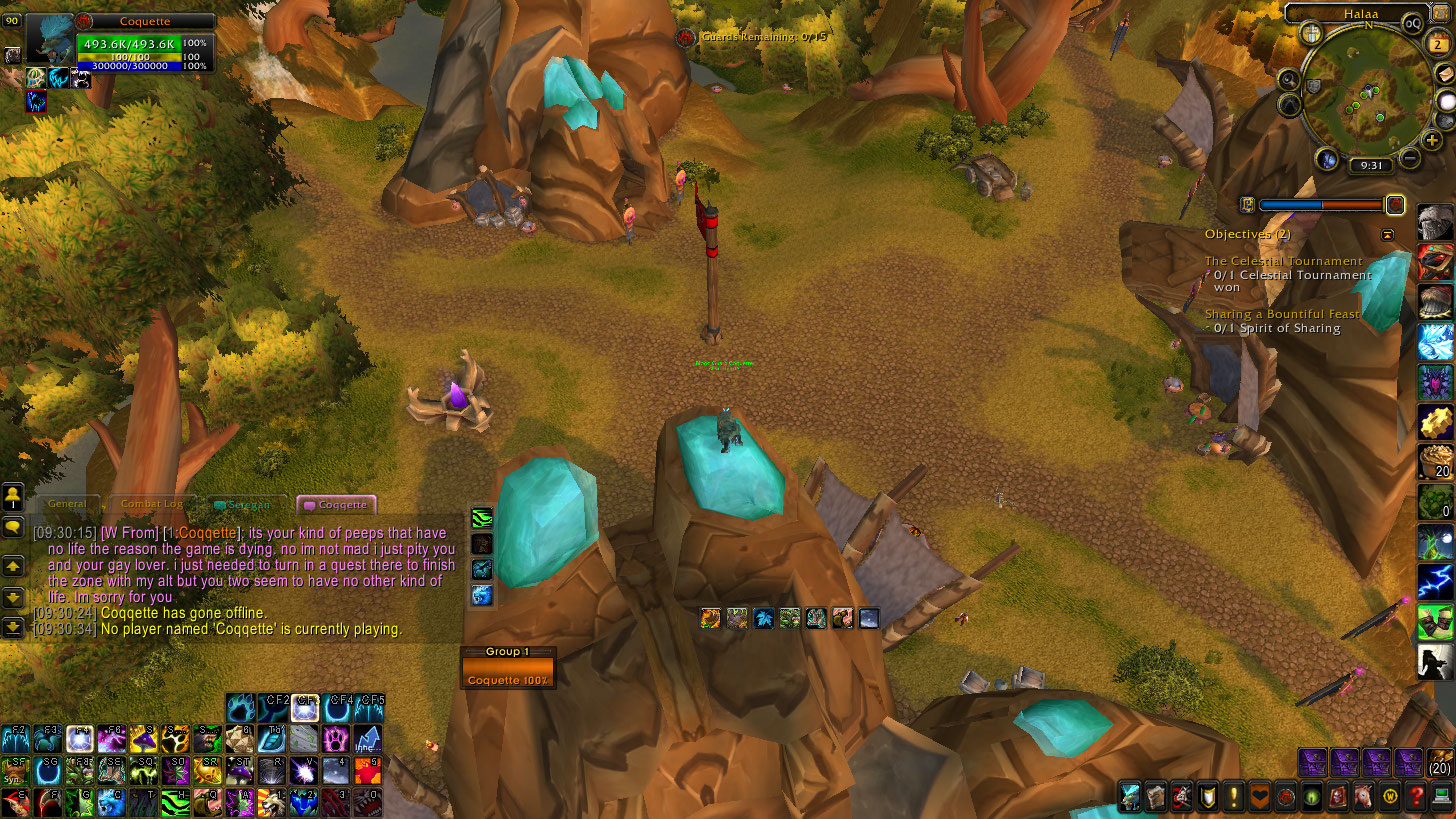
Task: Open the calendar showing day 2
Action: [1439, 44]
